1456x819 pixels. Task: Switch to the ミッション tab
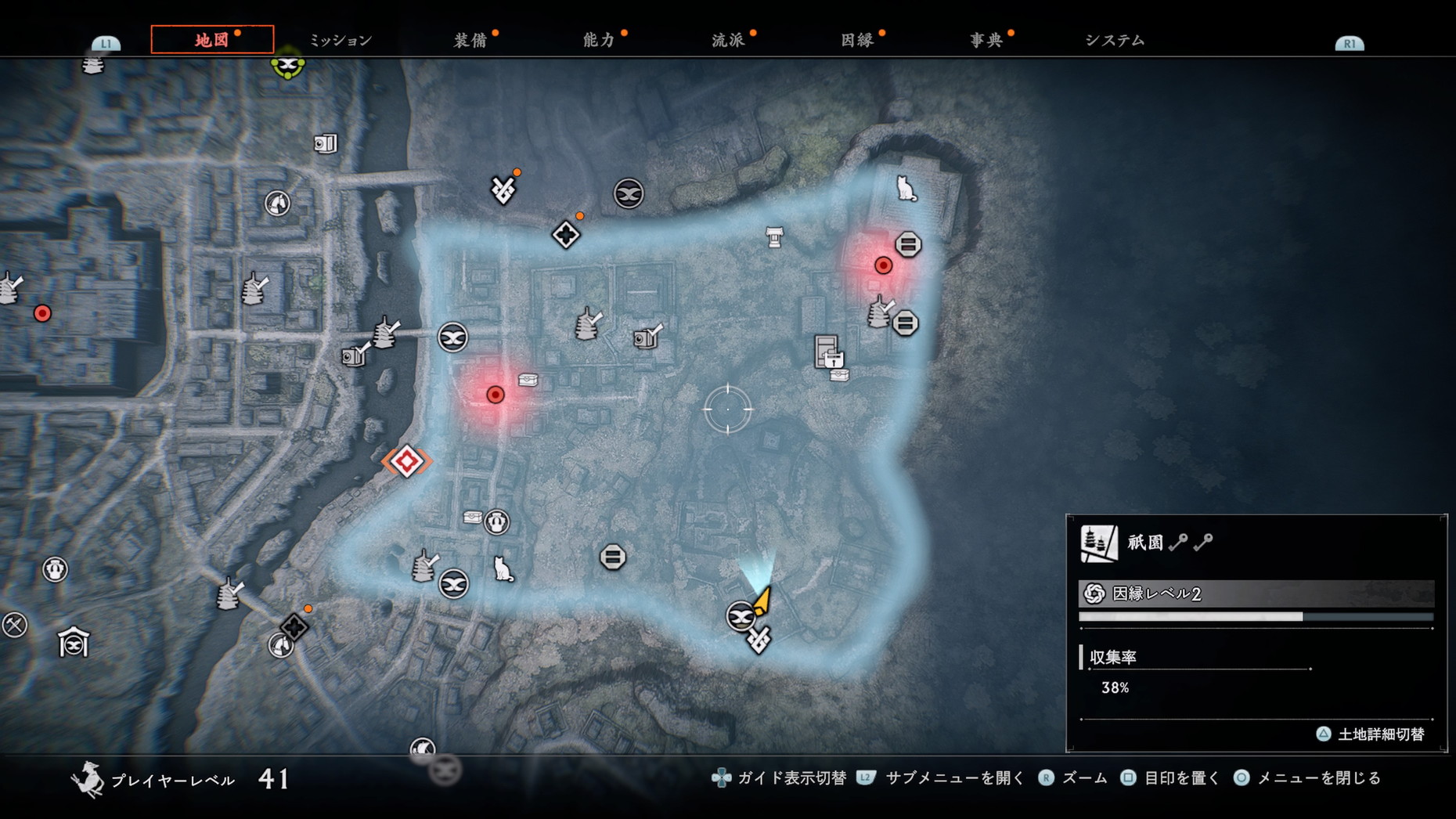pyautogui.click(x=341, y=40)
